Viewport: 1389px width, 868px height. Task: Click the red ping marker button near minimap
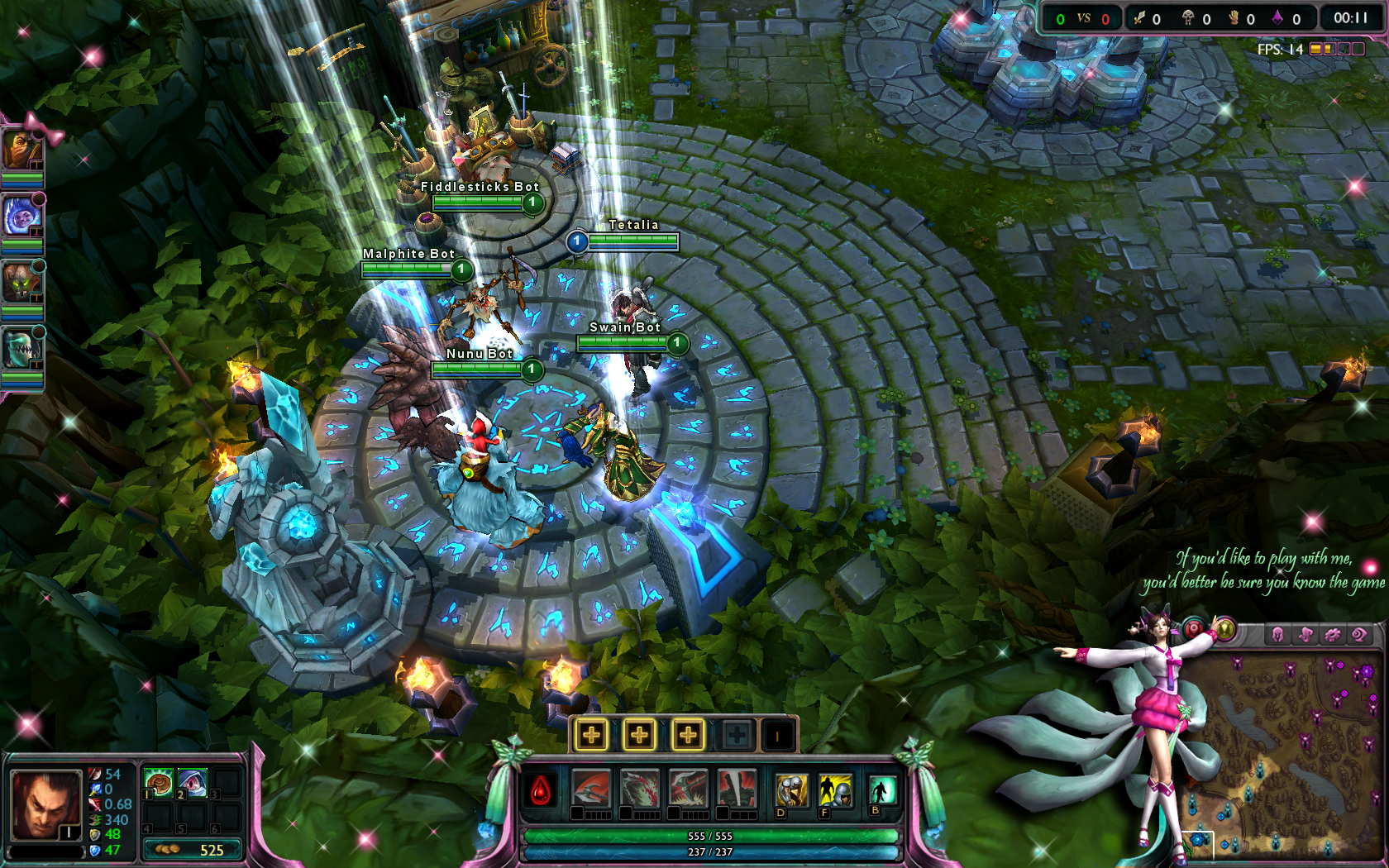1194,629
